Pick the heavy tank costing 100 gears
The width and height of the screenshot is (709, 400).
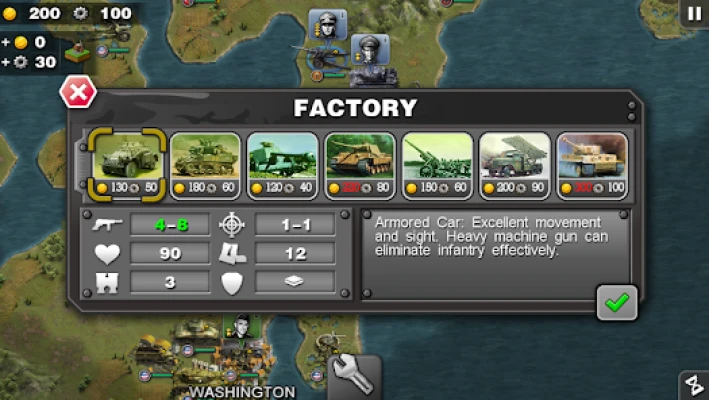click(591, 163)
